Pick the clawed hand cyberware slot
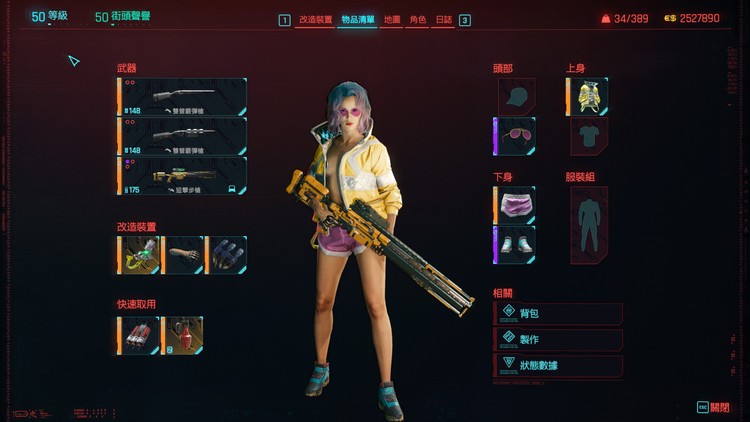 [x=226, y=255]
